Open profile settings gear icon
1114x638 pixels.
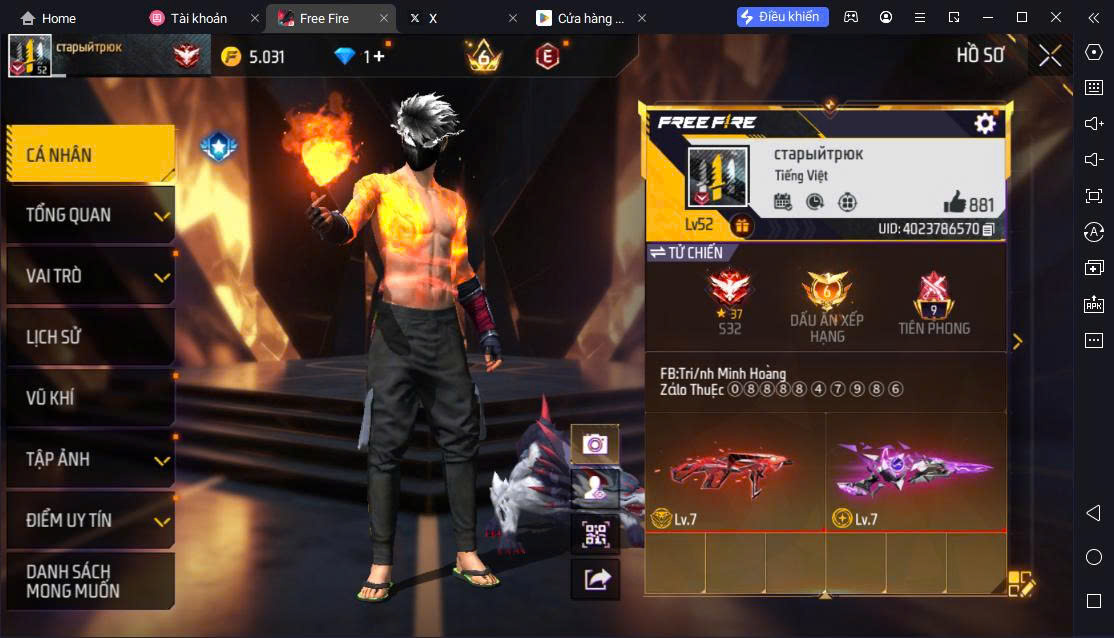(x=985, y=123)
